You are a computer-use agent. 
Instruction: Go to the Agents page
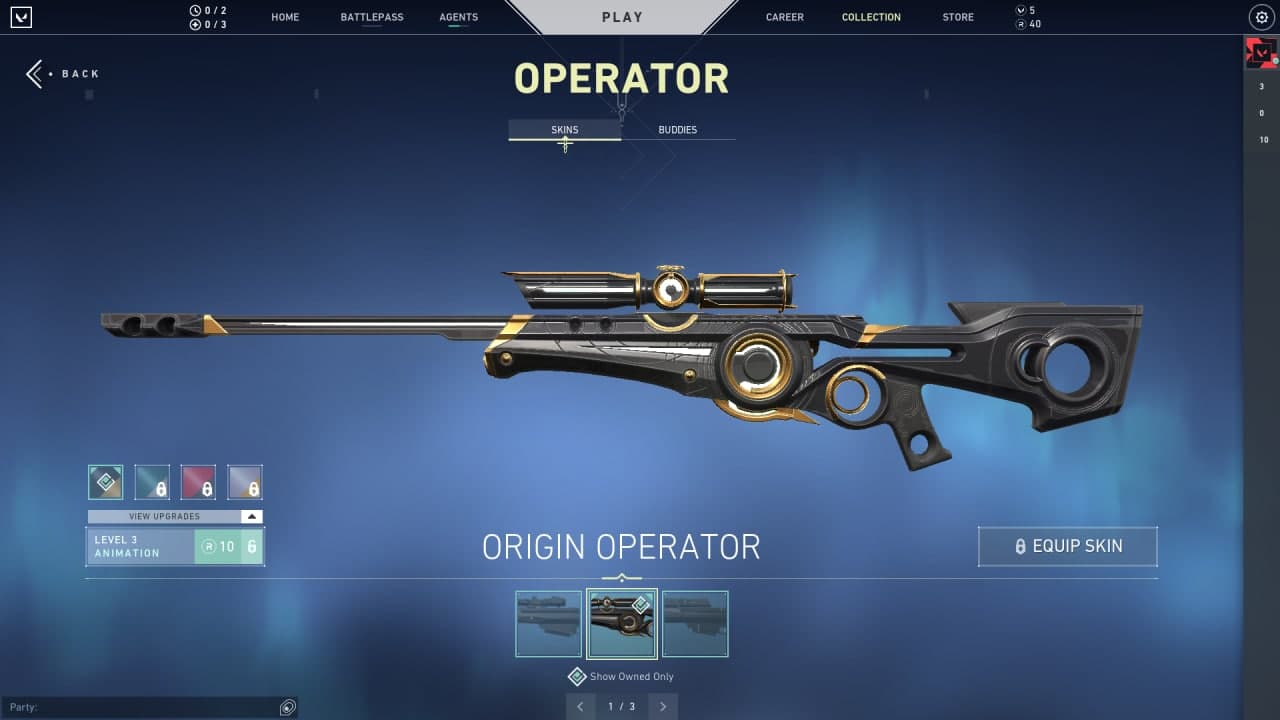coord(458,17)
